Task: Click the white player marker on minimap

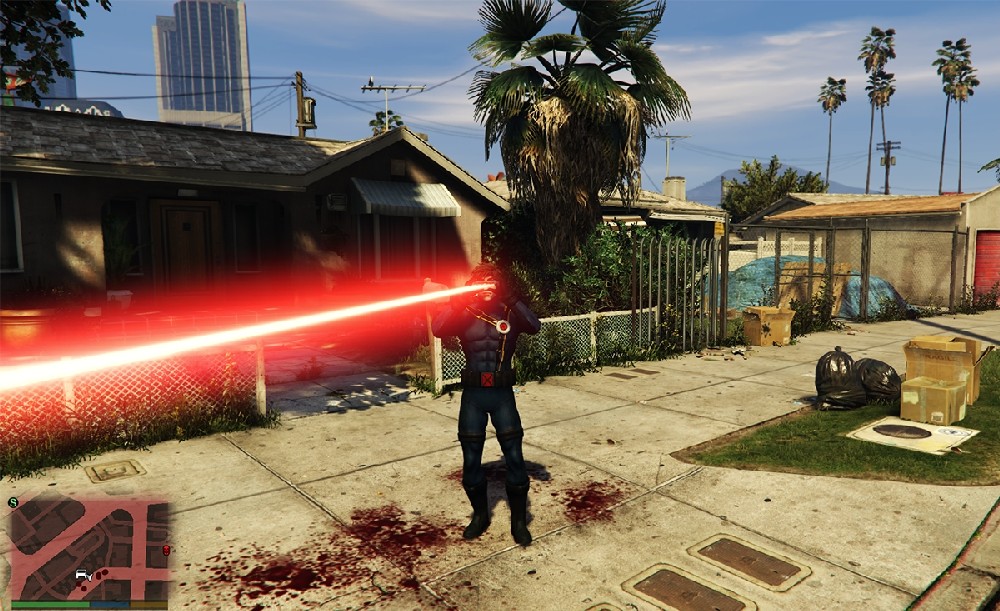Action: click(81, 575)
